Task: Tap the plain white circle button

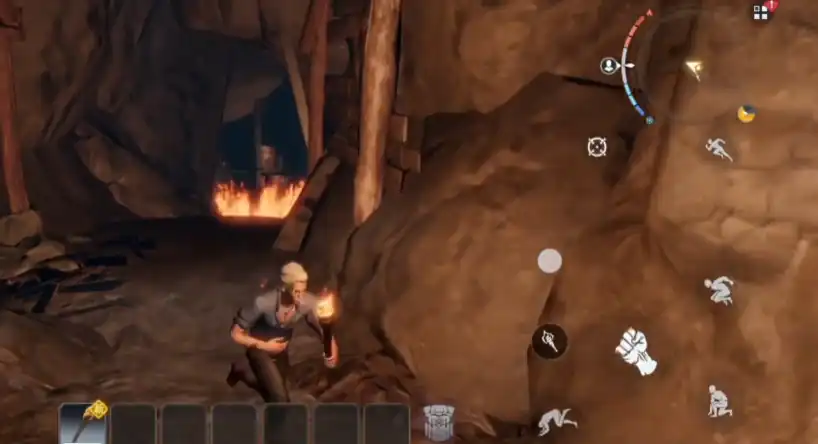Action: click(550, 261)
